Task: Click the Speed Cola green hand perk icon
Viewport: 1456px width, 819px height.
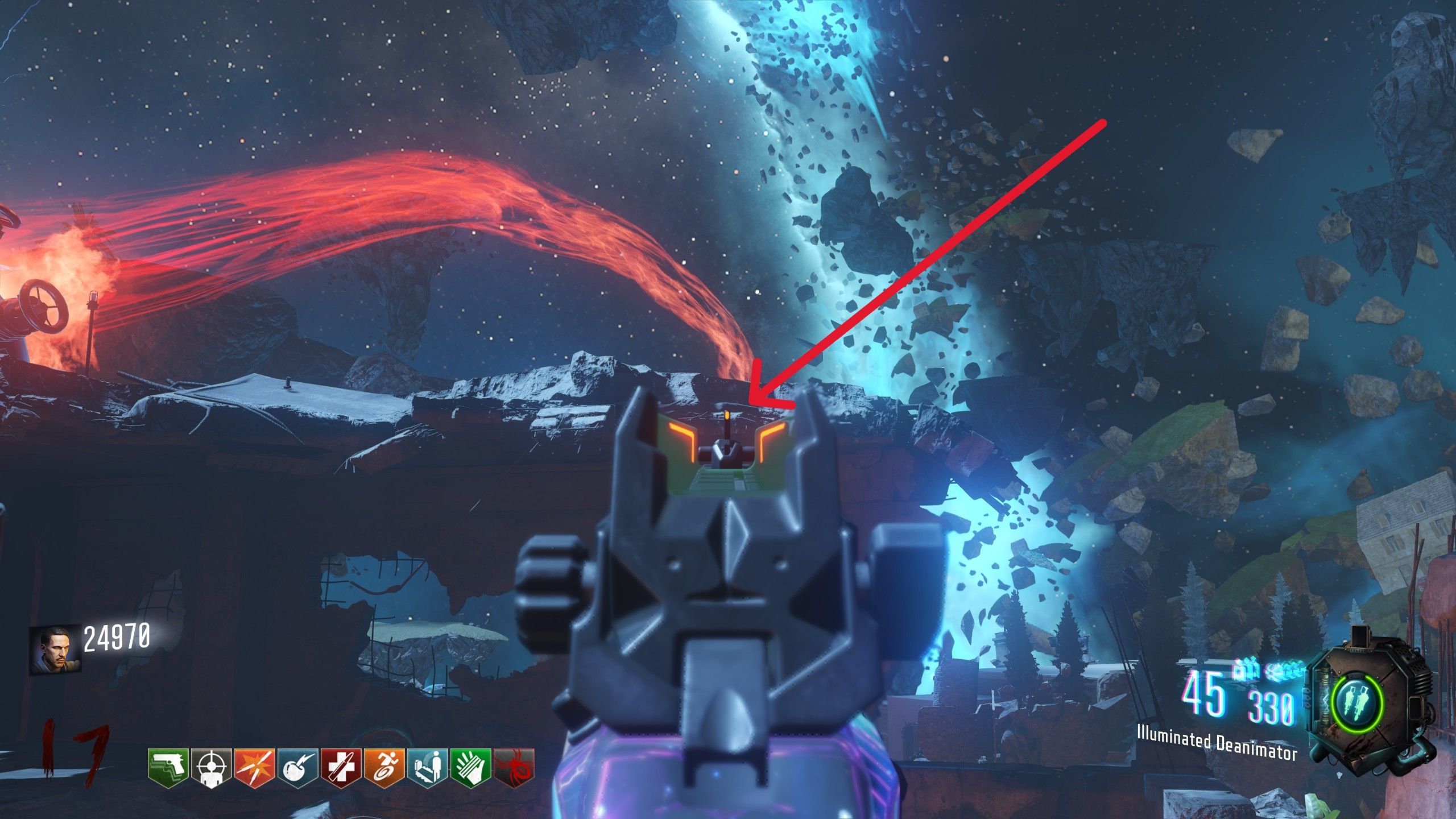Action: tap(470, 768)
